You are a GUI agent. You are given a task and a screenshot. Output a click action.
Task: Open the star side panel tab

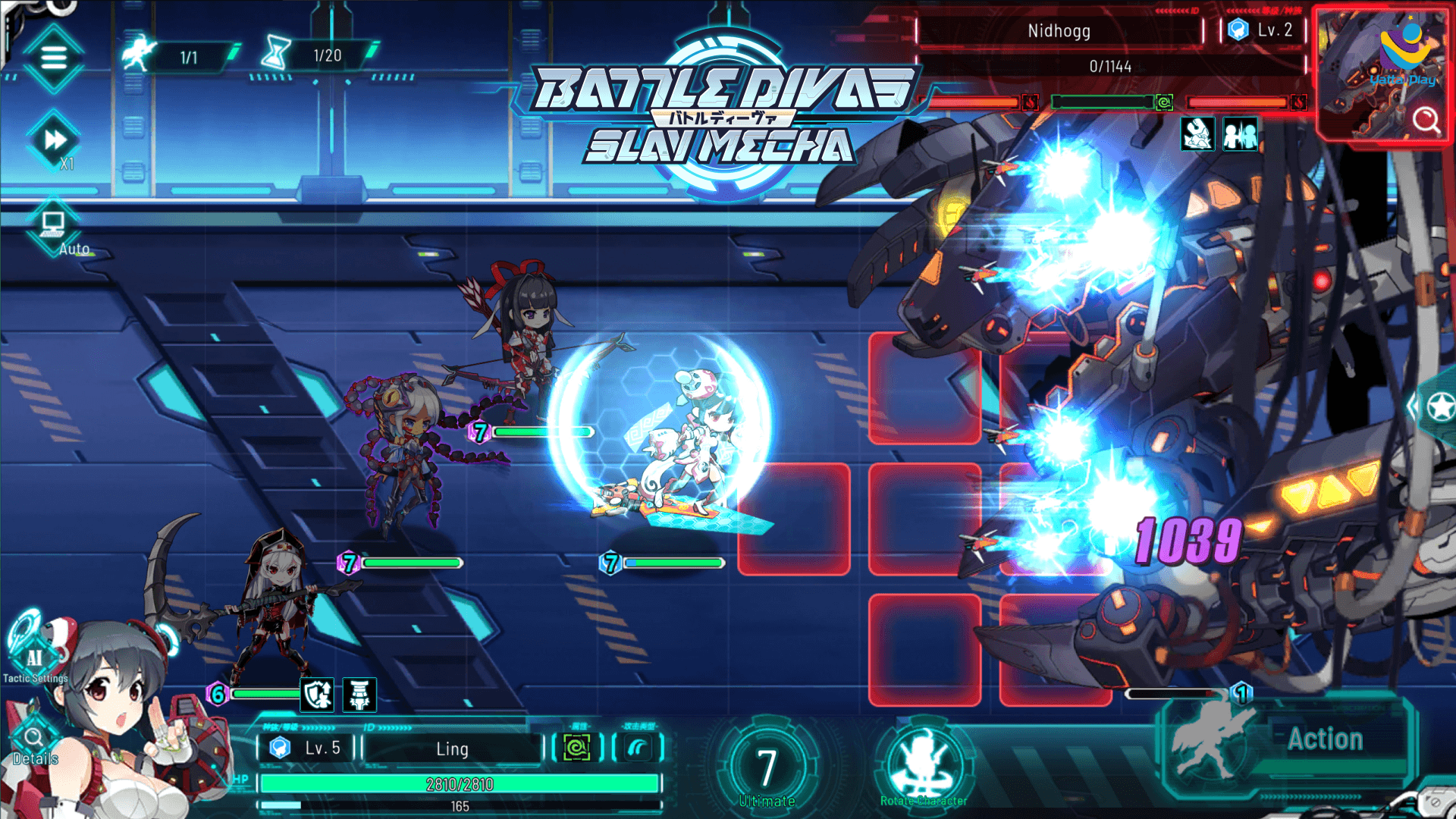tap(1439, 407)
